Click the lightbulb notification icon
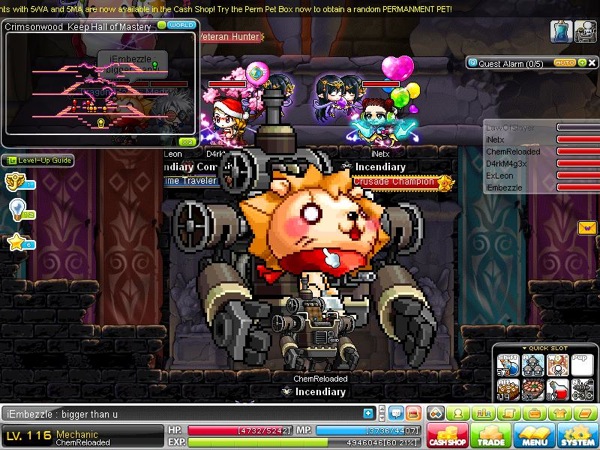 (17, 208)
